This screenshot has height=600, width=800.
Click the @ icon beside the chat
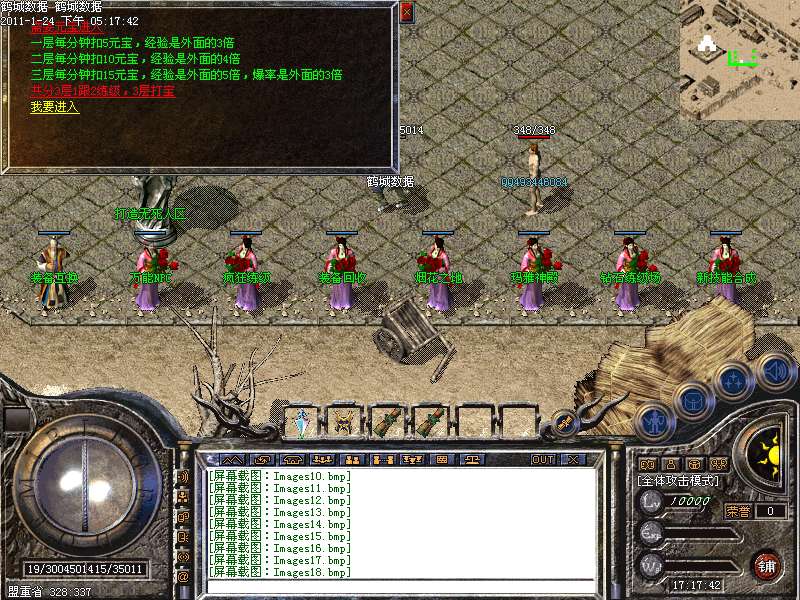(183, 576)
